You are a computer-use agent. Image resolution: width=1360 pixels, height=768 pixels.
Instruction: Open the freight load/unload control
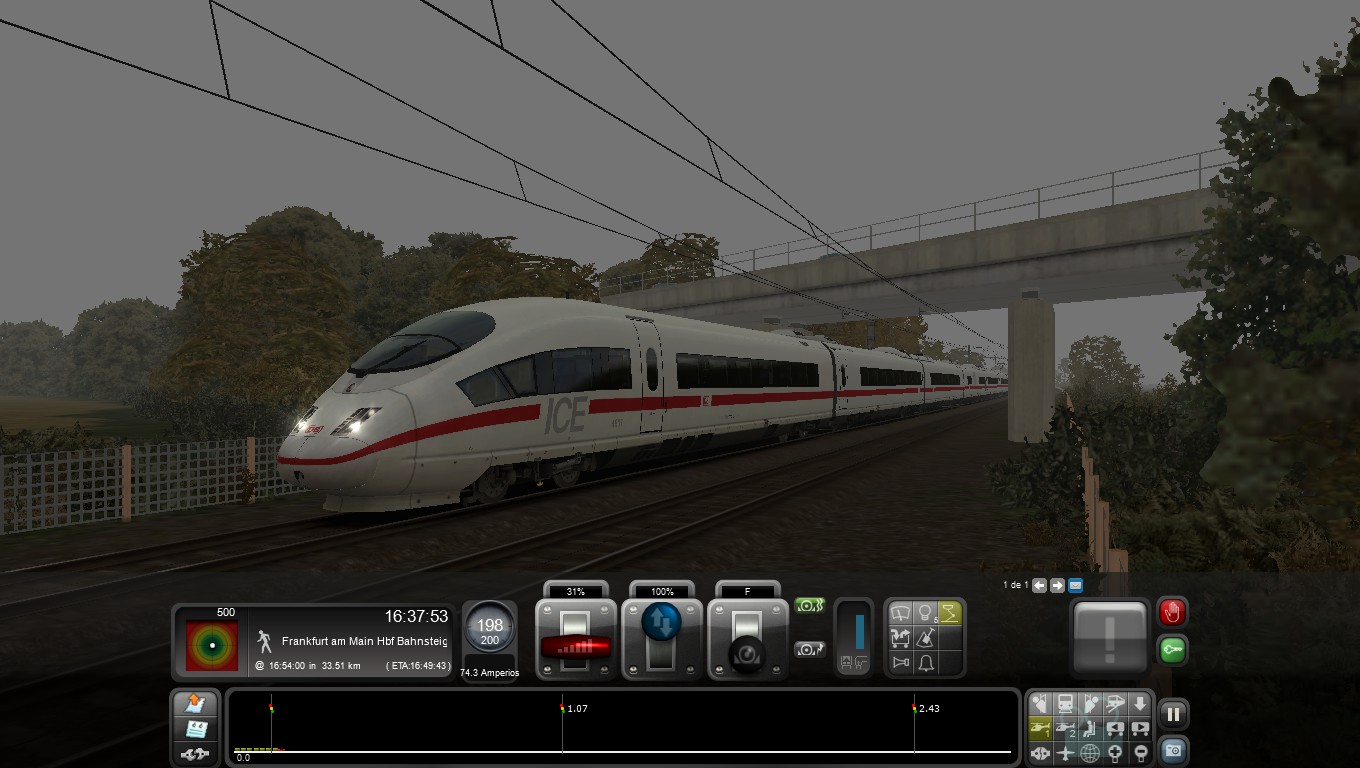901,638
